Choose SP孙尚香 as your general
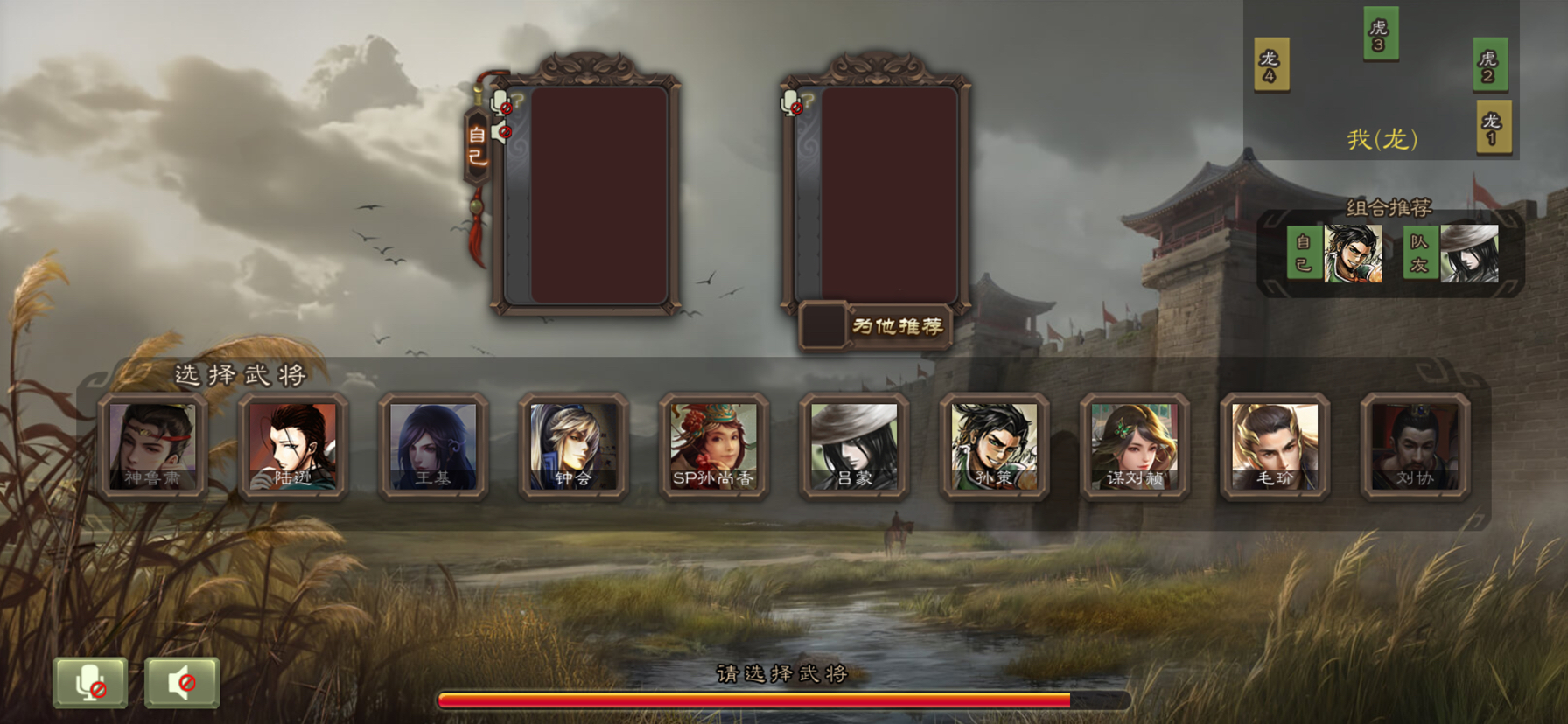This screenshot has width=1568, height=724. click(x=713, y=446)
